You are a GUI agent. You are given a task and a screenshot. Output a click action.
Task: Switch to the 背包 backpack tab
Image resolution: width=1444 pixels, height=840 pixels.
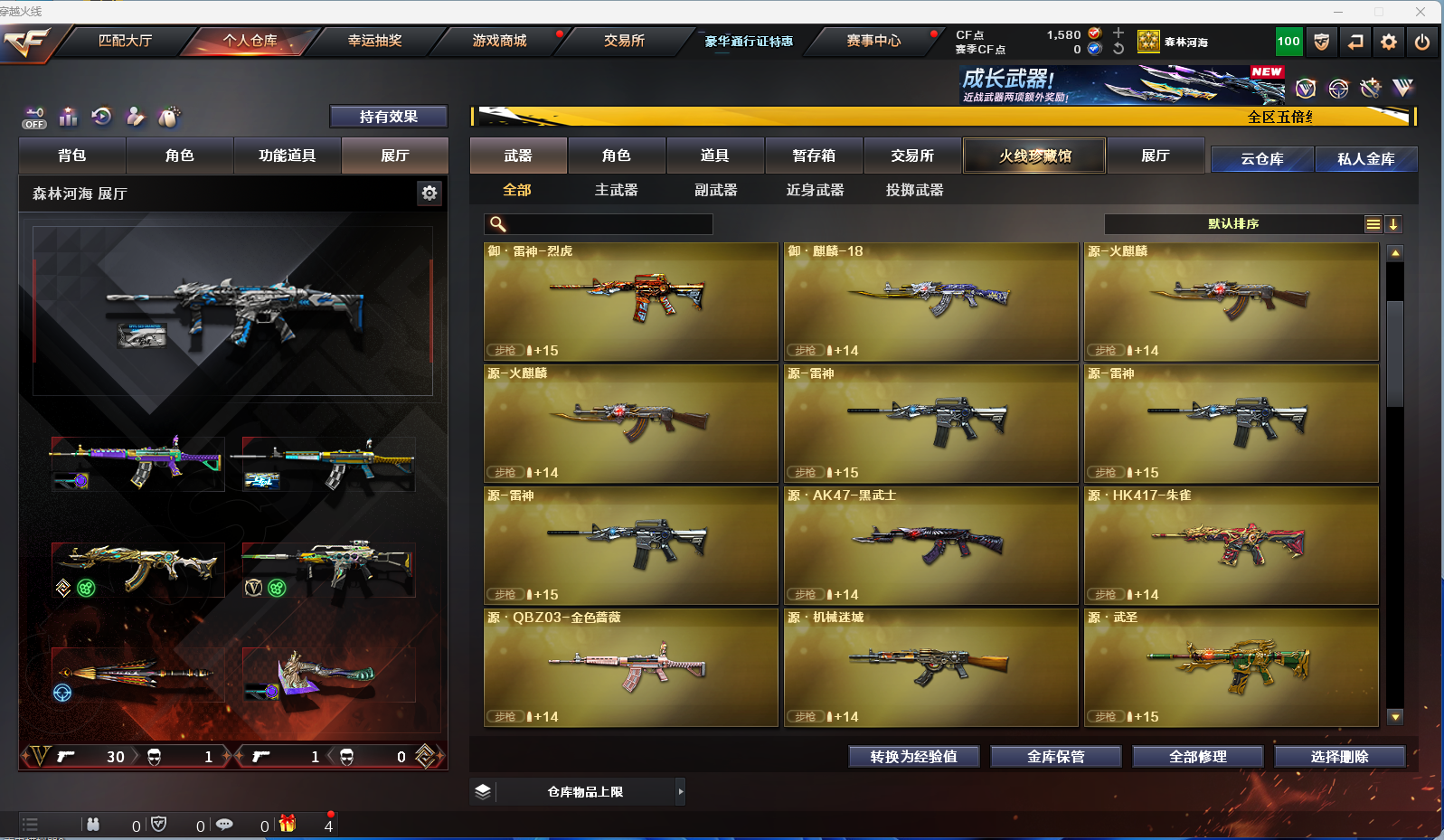pyautogui.click(x=72, y=156)
